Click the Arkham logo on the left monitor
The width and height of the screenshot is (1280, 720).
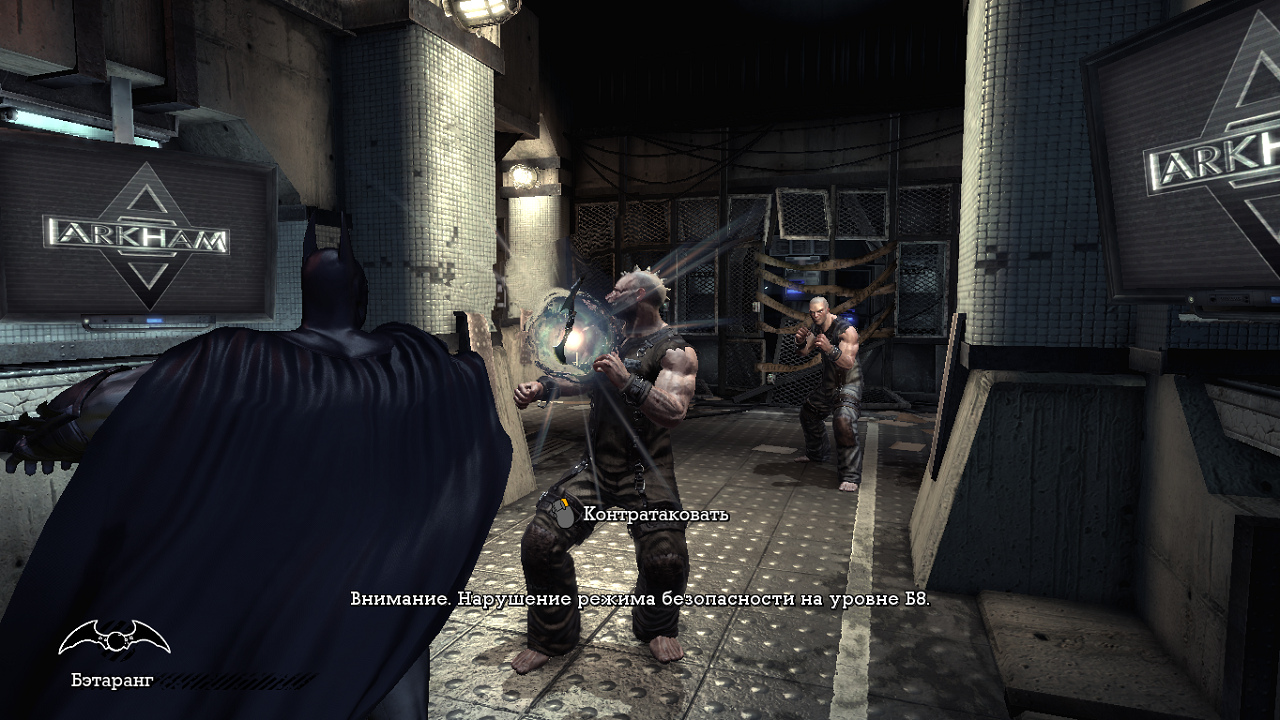[134, 233]
